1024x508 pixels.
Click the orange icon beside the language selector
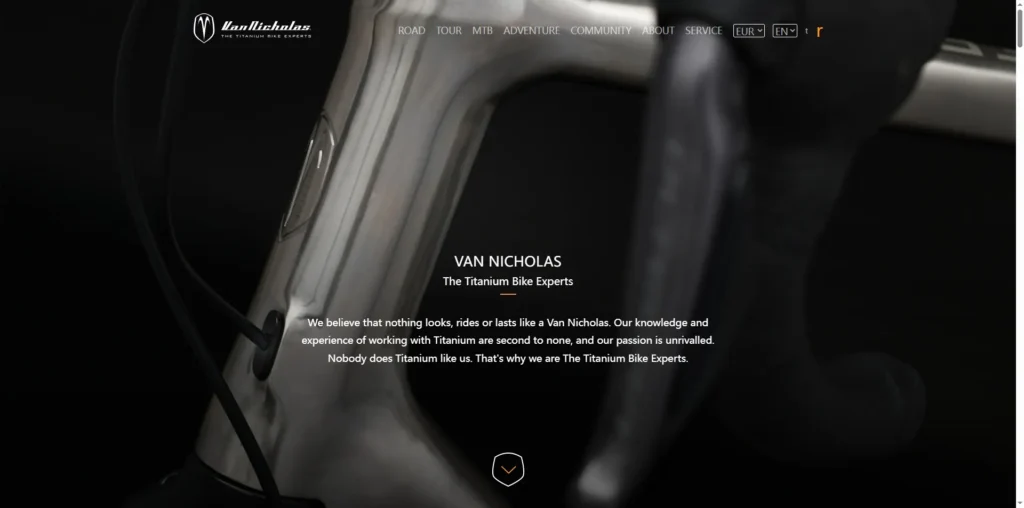820,31
